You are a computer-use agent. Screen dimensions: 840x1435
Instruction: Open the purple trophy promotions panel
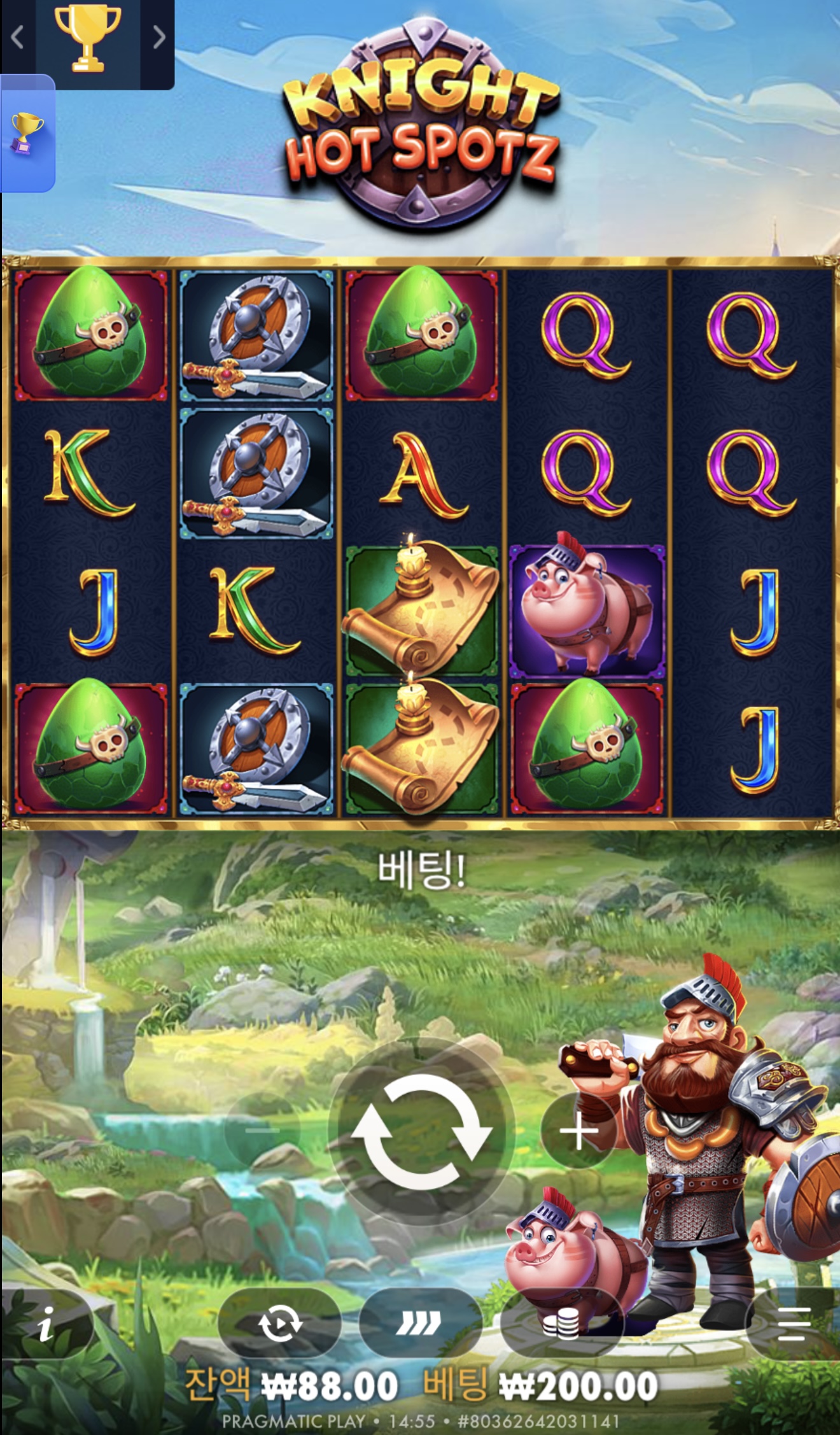click(27, 134)
